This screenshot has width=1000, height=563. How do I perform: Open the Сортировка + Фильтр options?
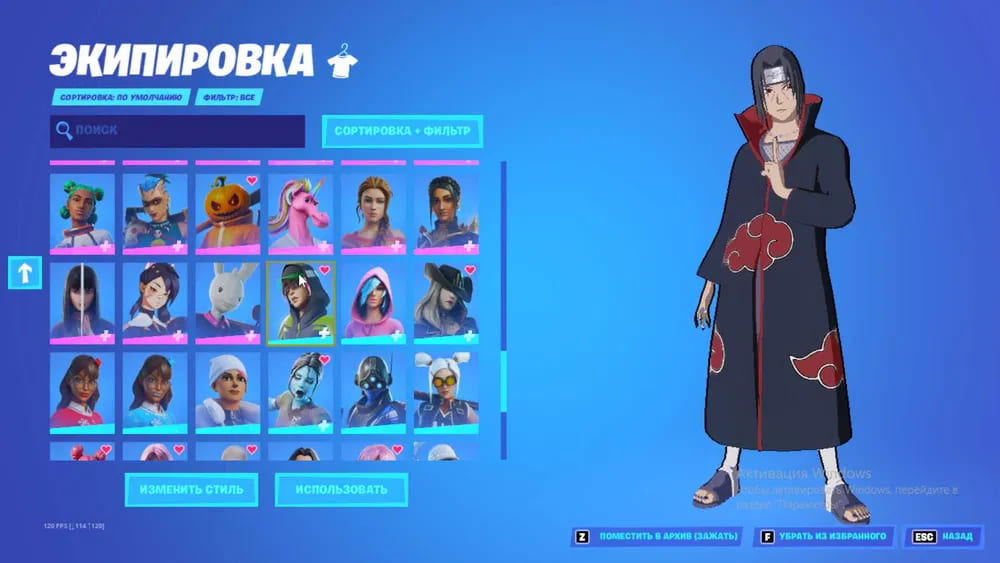[x=402, y=131]
